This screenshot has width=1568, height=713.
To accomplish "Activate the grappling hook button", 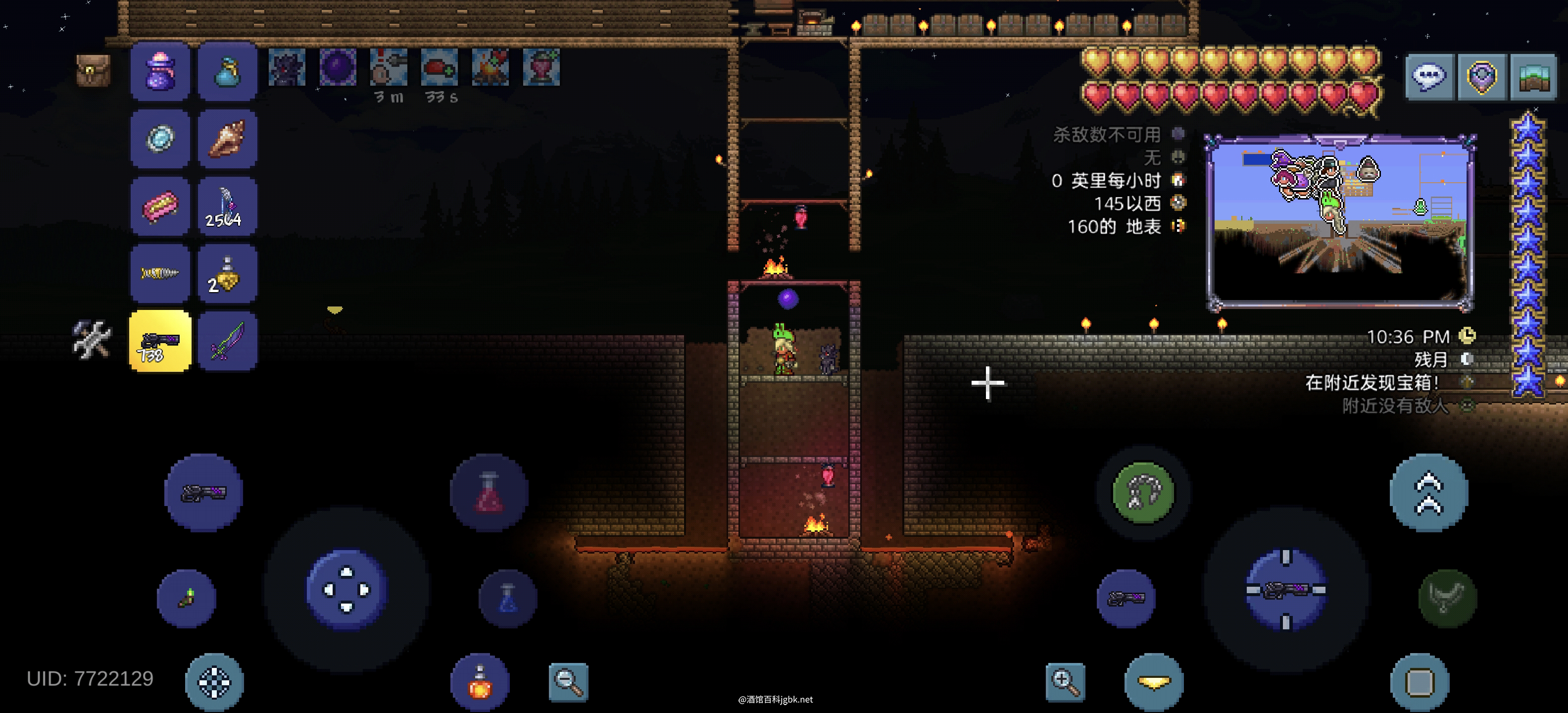I will 1142,492.
